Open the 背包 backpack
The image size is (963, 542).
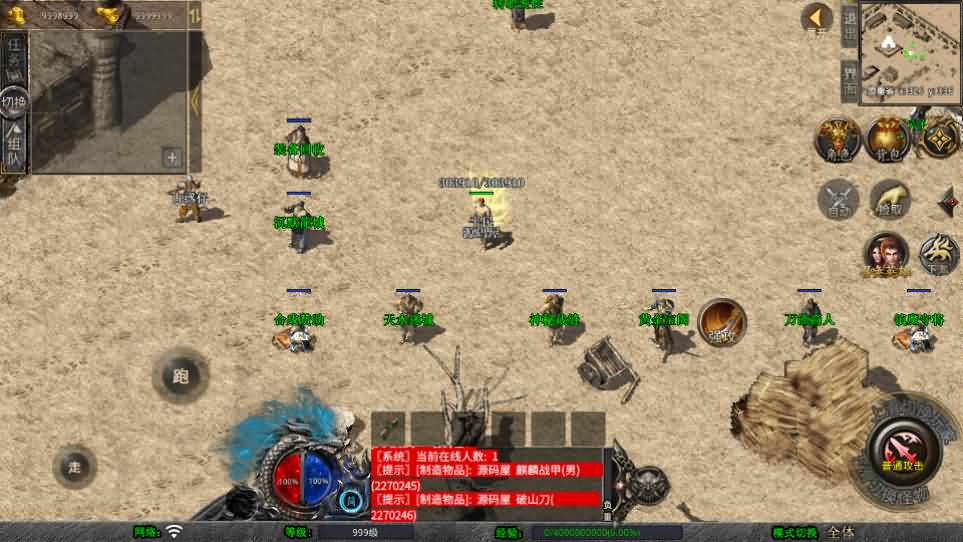coord(888,139)
